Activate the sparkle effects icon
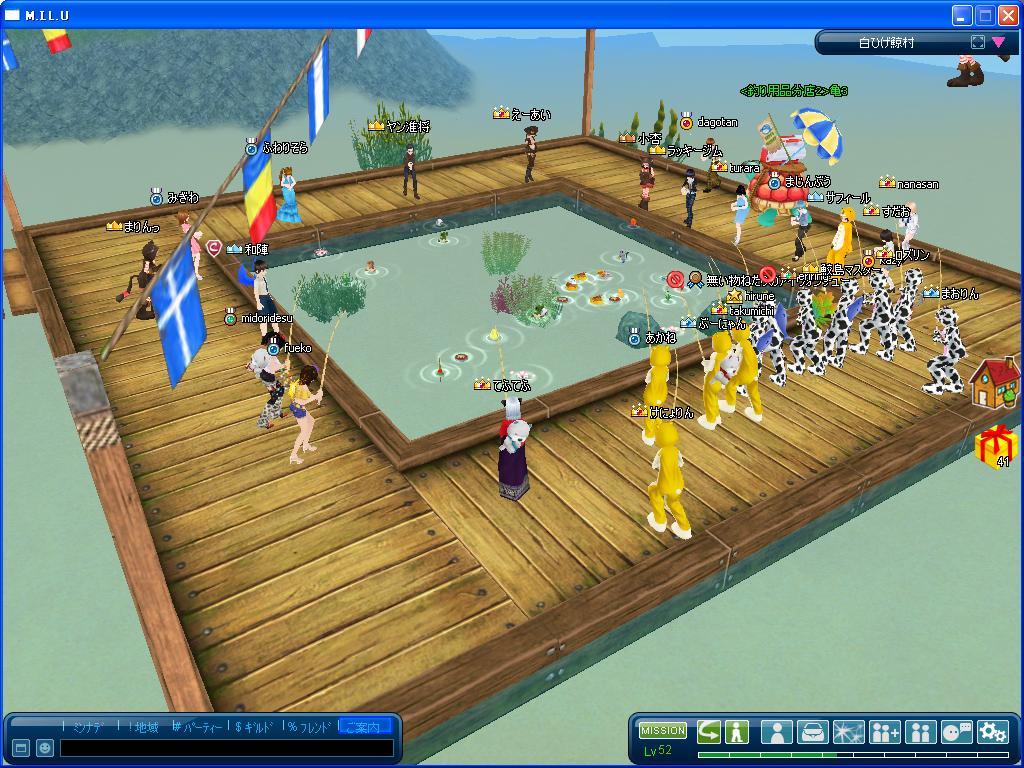1024x768 pixels. click(848, 732)
